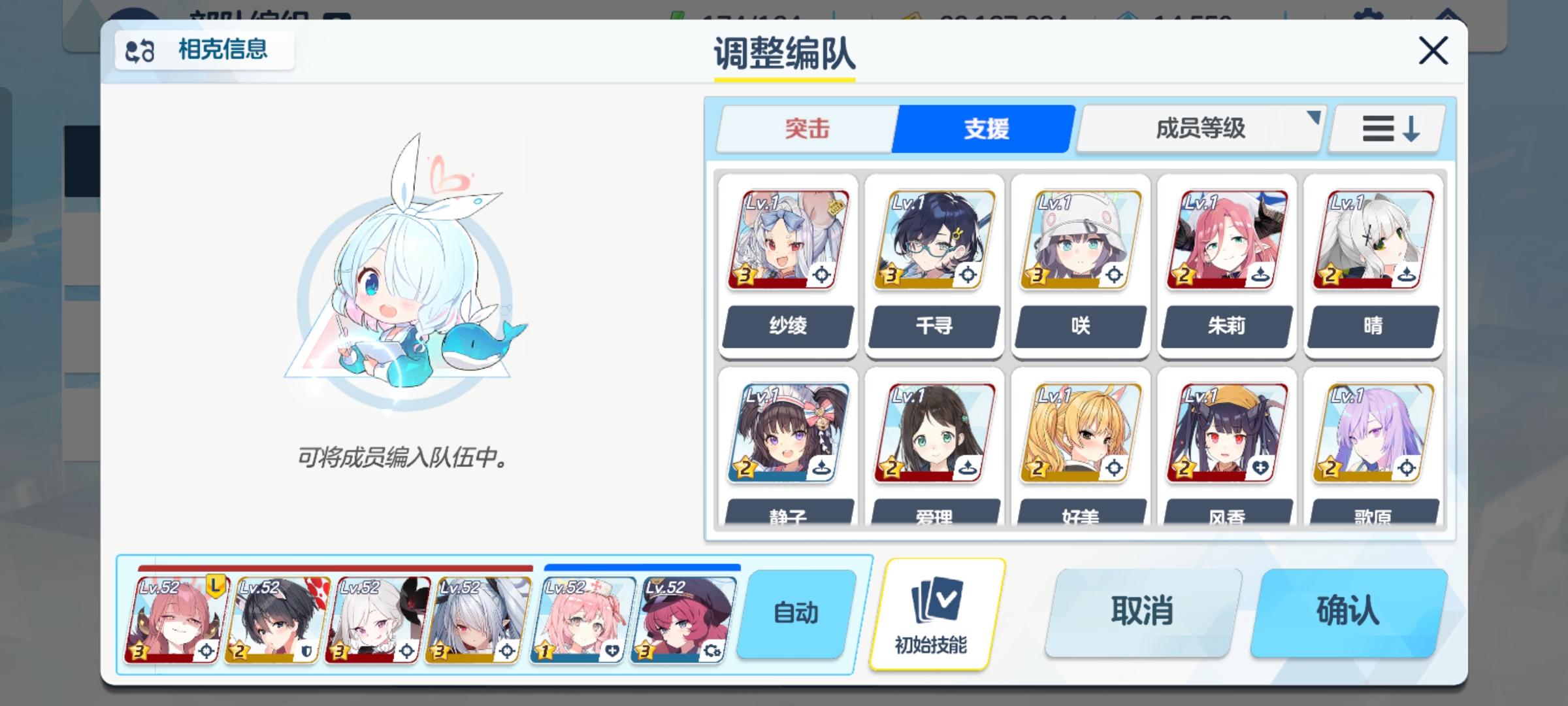Open the sort order icon beside 成员等级
Image resolution: width=1568 pixels, height=706 pixels.
click(x=1385, y=128)
